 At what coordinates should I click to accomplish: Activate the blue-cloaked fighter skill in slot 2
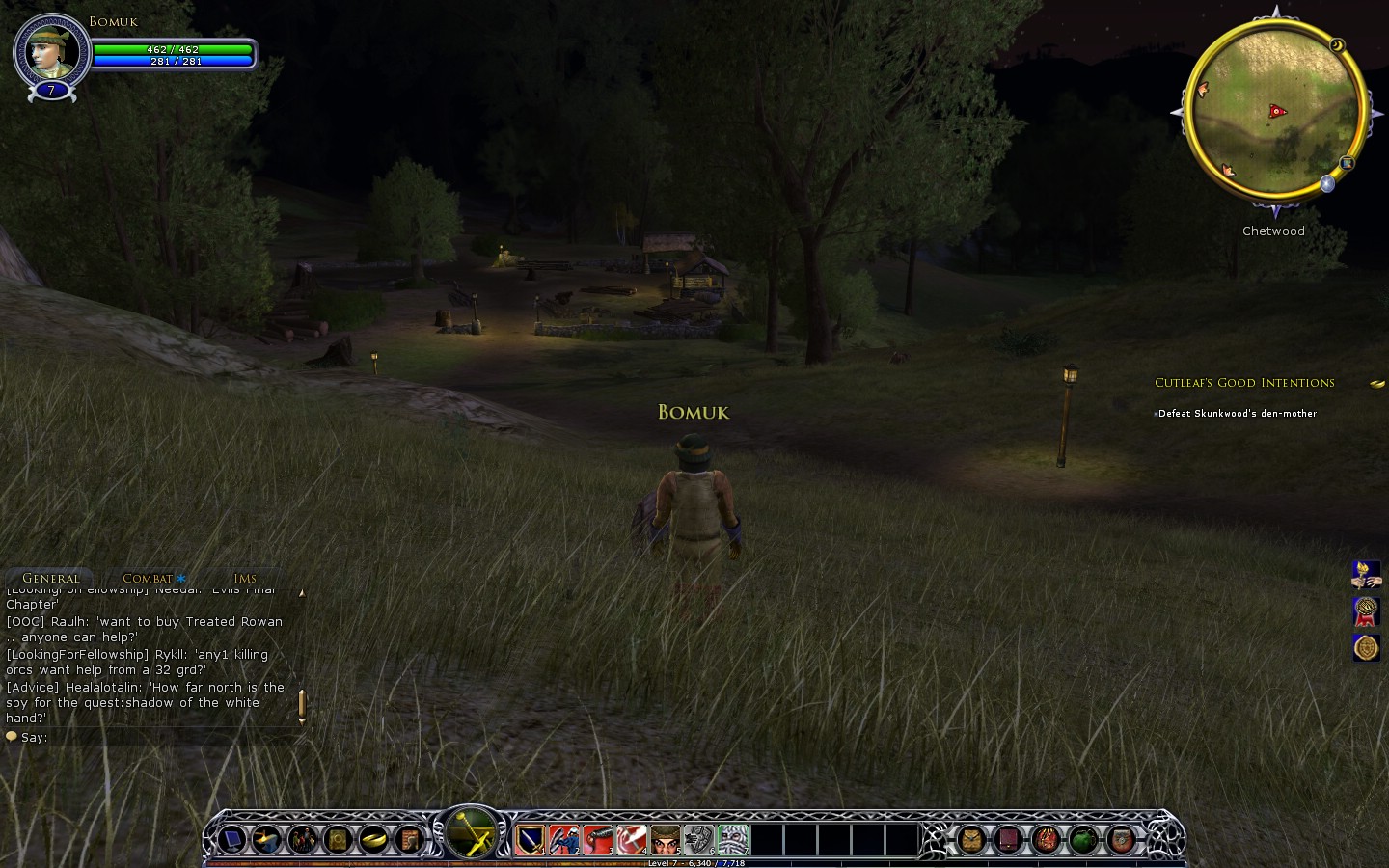(564, 839)
